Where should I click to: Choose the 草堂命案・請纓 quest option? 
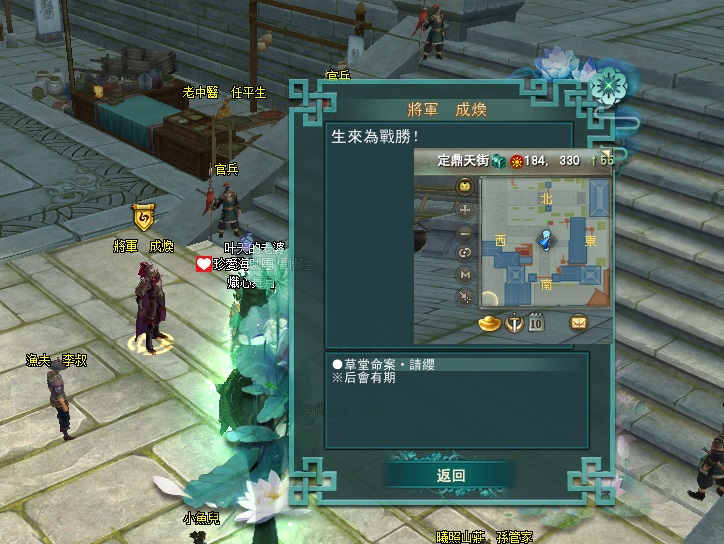click(x=384, y=365)
